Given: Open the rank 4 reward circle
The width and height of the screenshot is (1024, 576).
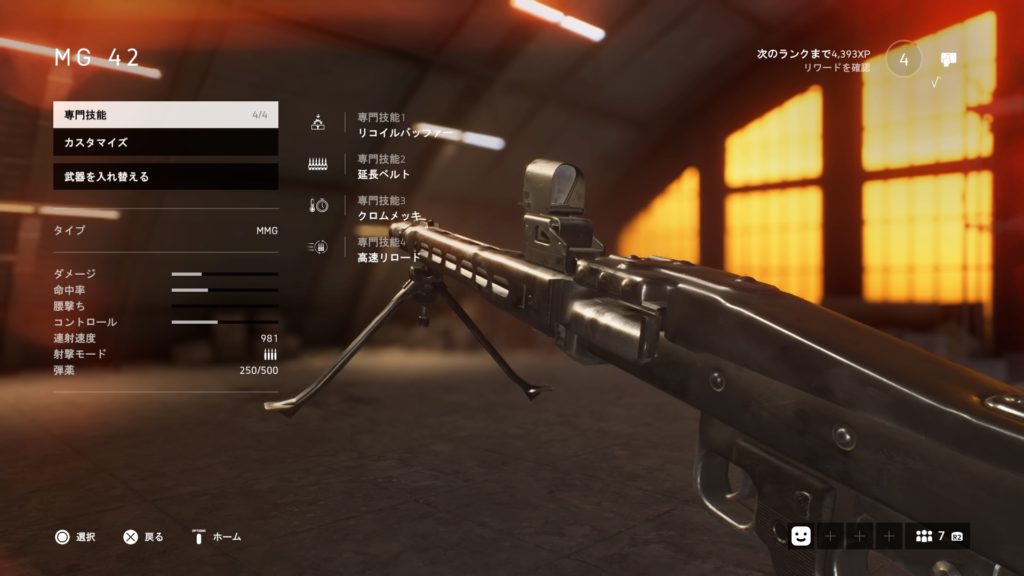Looking at the screenshot, I should 904,59.
